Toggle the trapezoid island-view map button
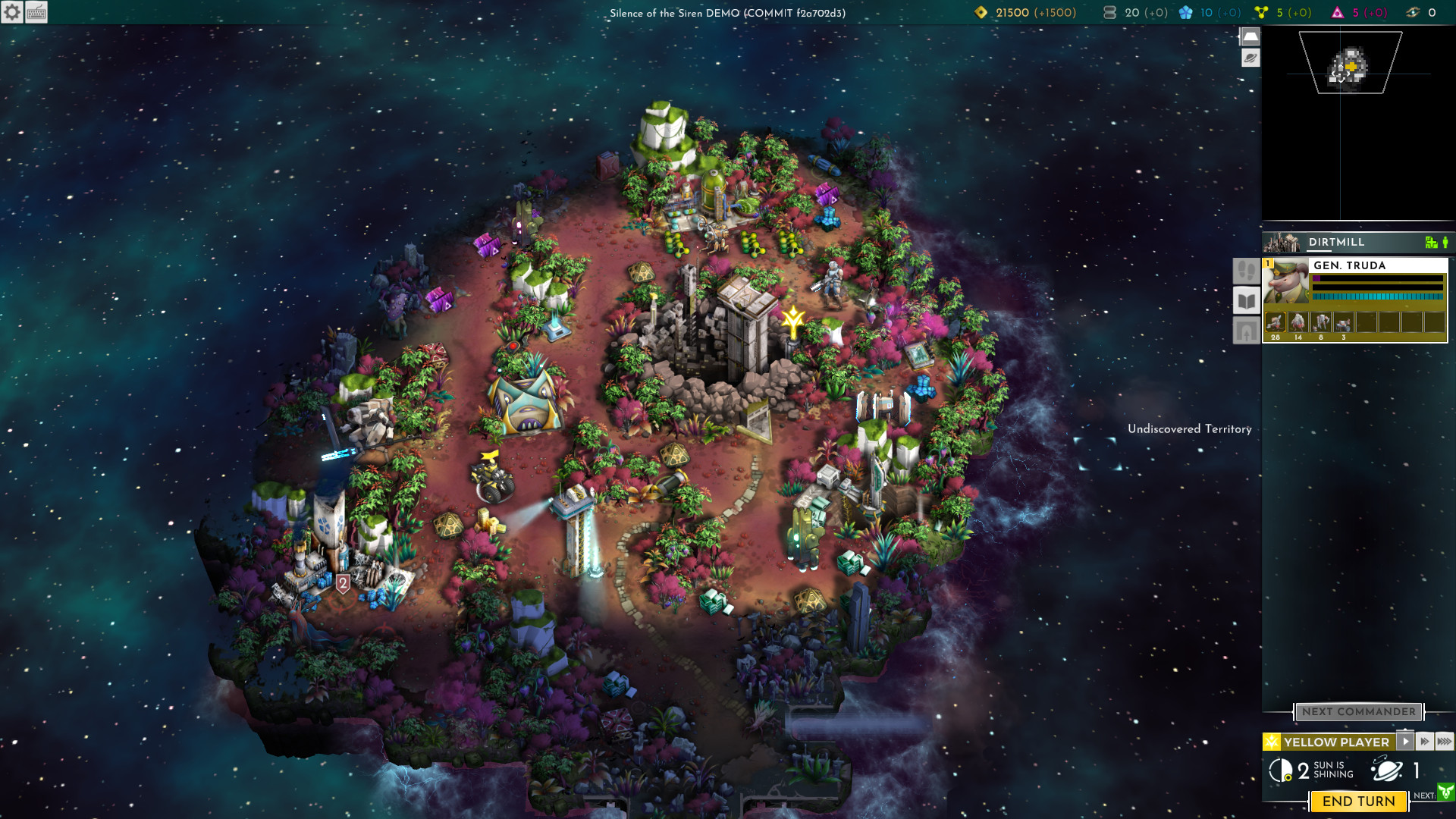The width and height of the screenshot is (1456, 819). tap(1250, 36)
